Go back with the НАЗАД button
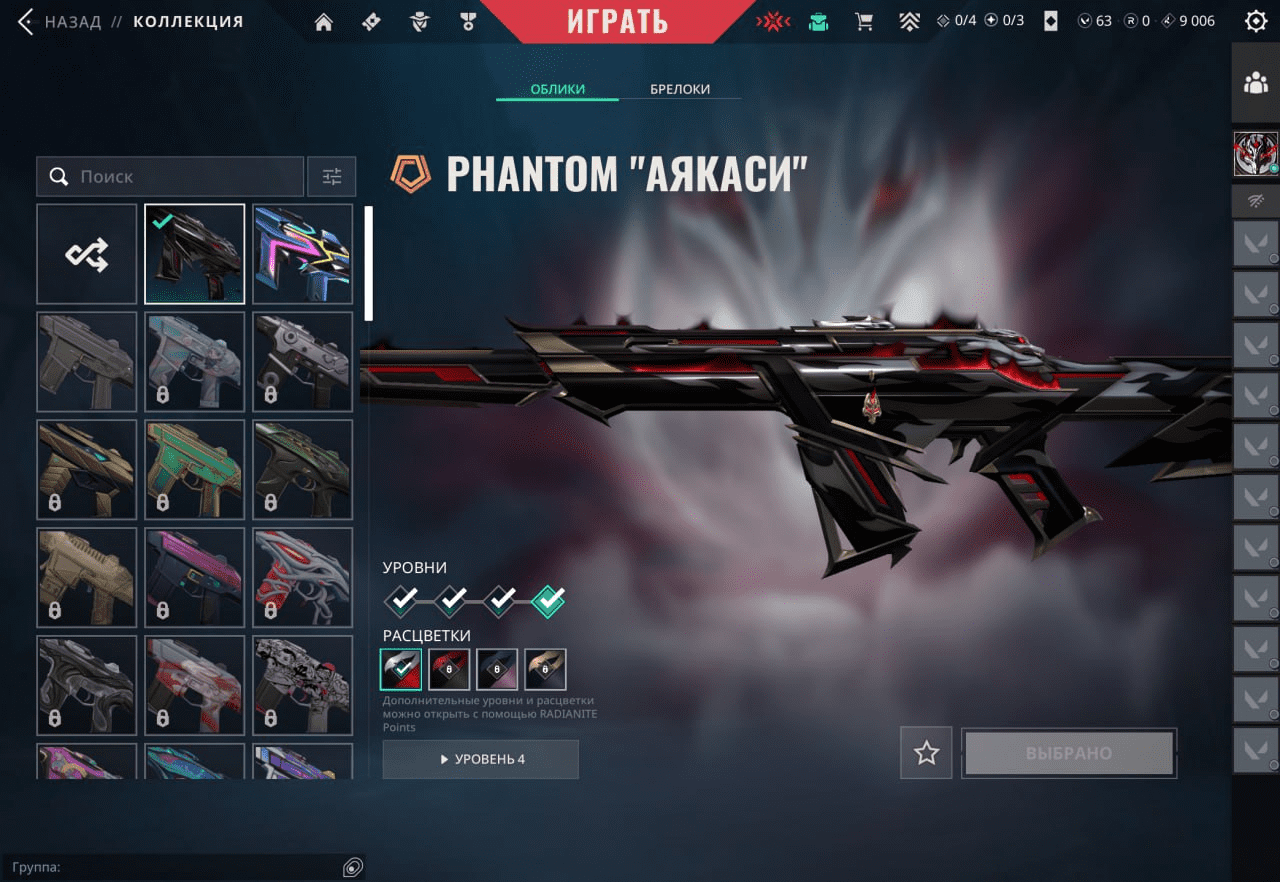Image resolution: width=1280 pixels, height=882 pixels. 62,21
